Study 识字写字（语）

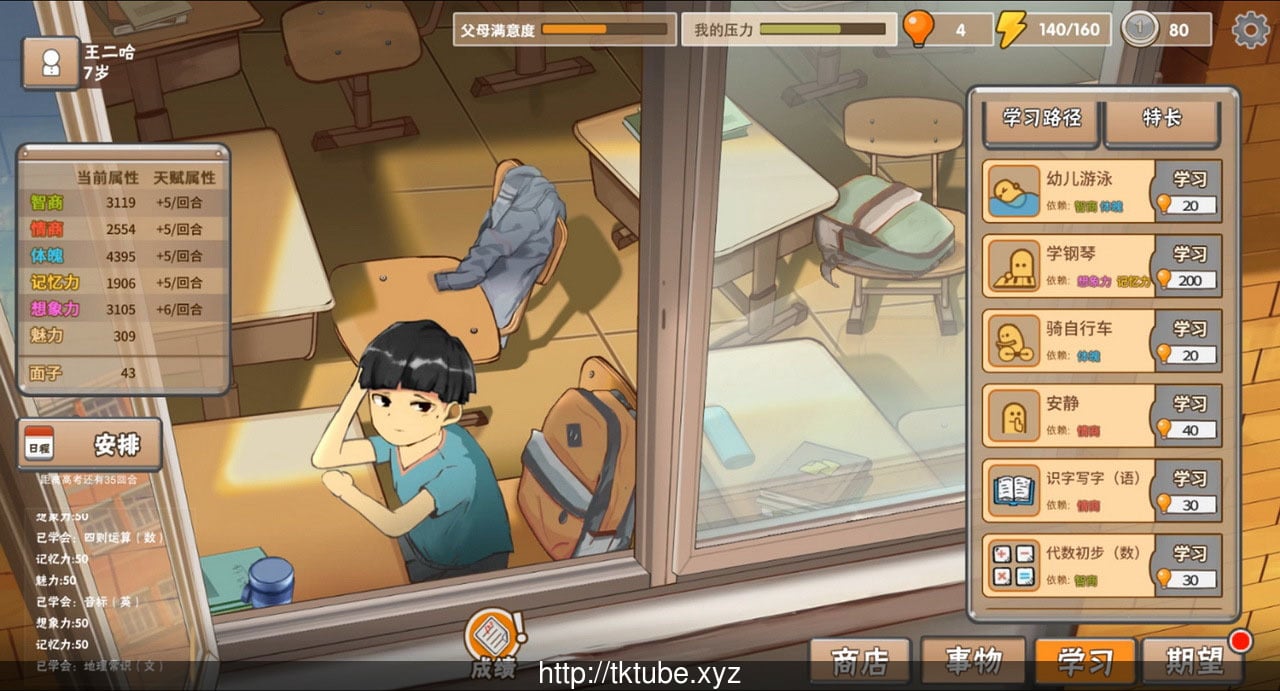pos(1189,491)
